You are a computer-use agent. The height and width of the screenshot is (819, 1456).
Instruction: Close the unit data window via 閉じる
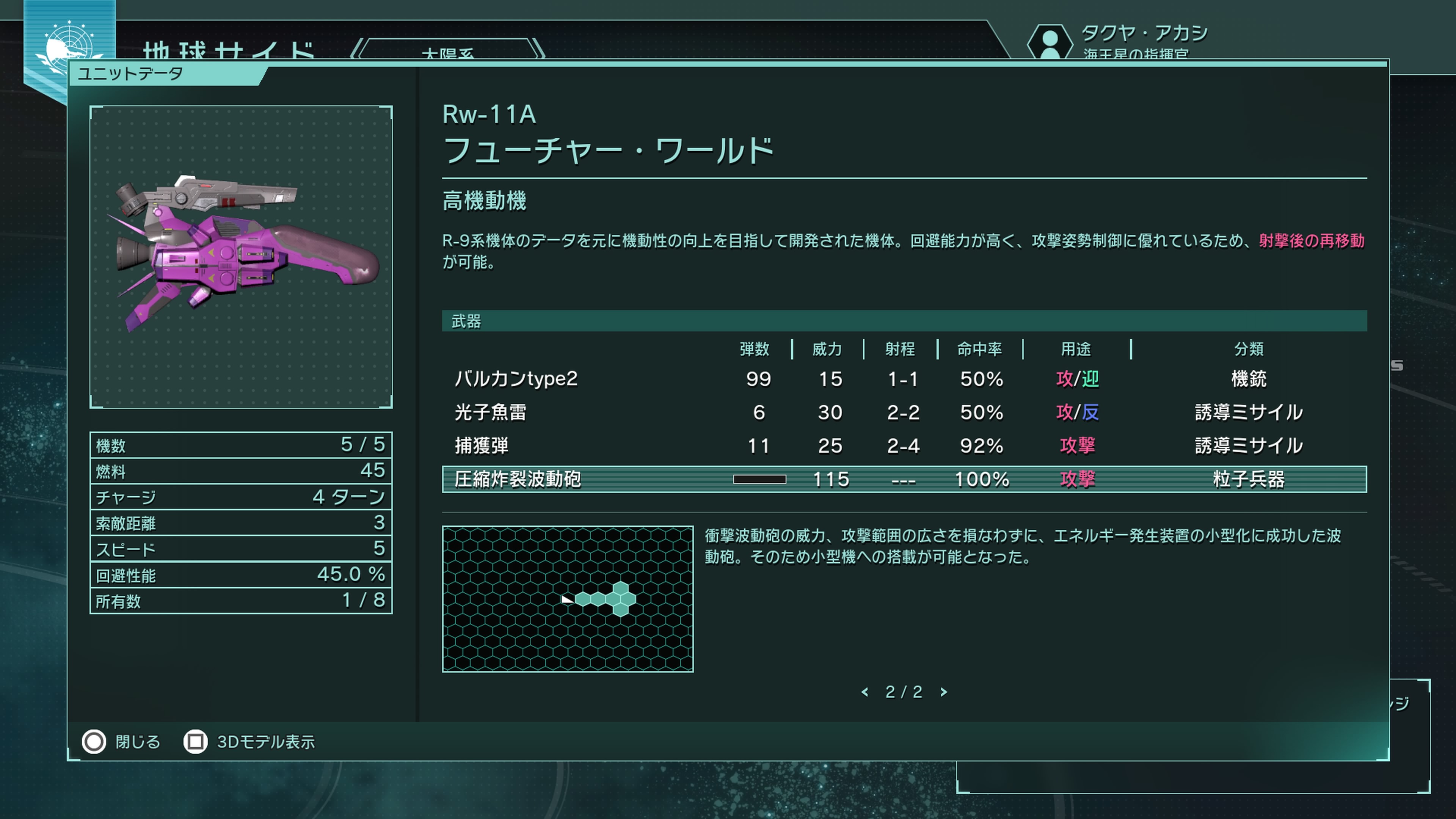pos(121,742)
